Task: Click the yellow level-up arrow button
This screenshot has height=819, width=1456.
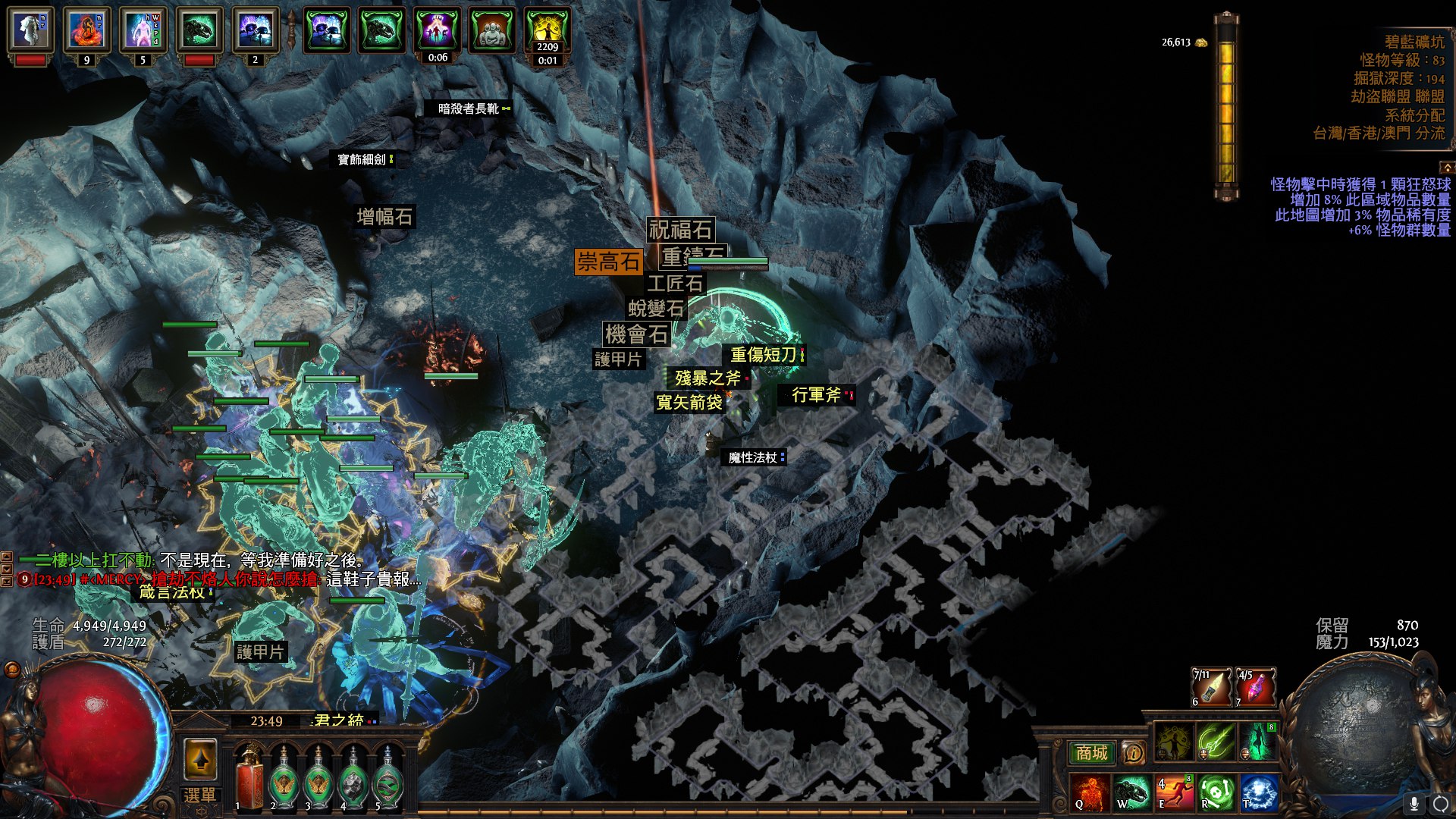Action: click(200, 759)
